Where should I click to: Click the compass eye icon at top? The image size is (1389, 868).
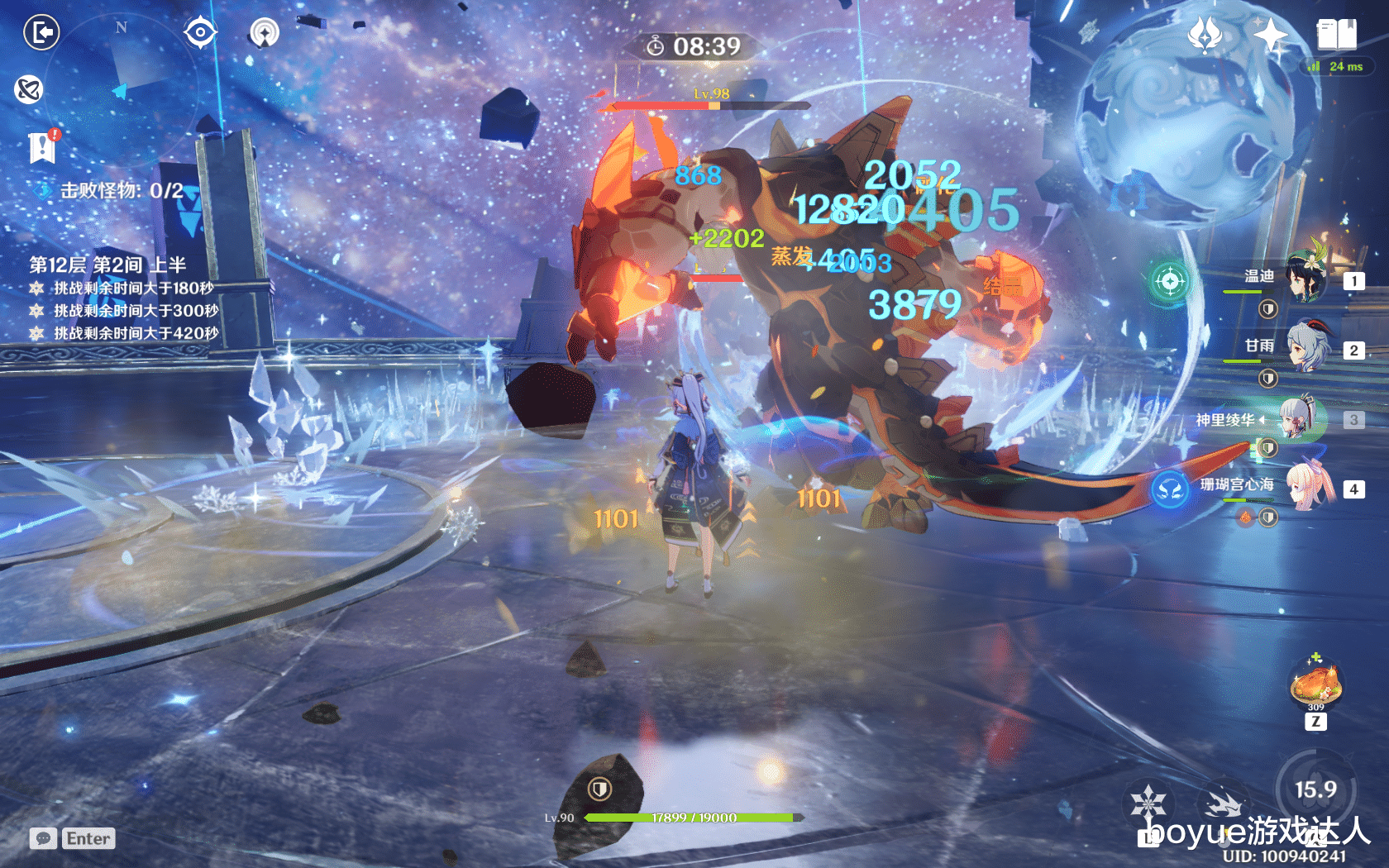coord(200,33)
